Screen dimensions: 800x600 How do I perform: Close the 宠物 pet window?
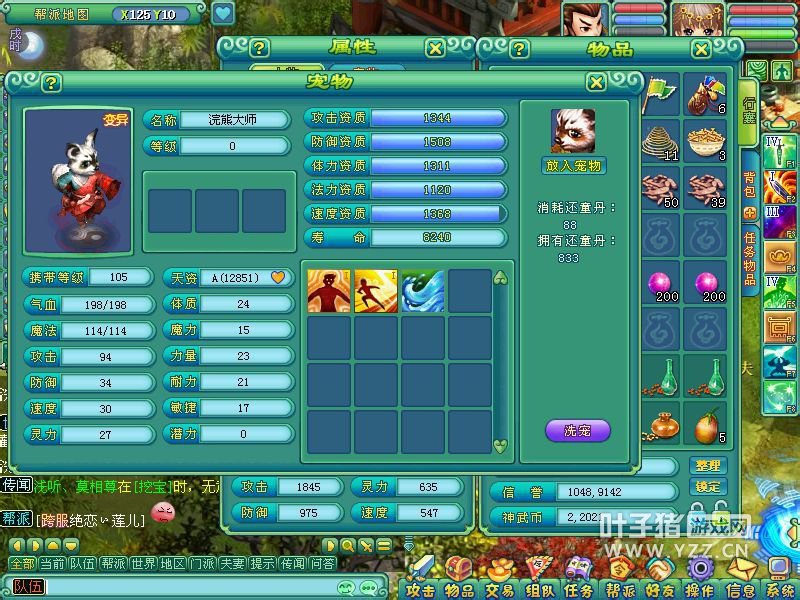[x=596, y=83]
